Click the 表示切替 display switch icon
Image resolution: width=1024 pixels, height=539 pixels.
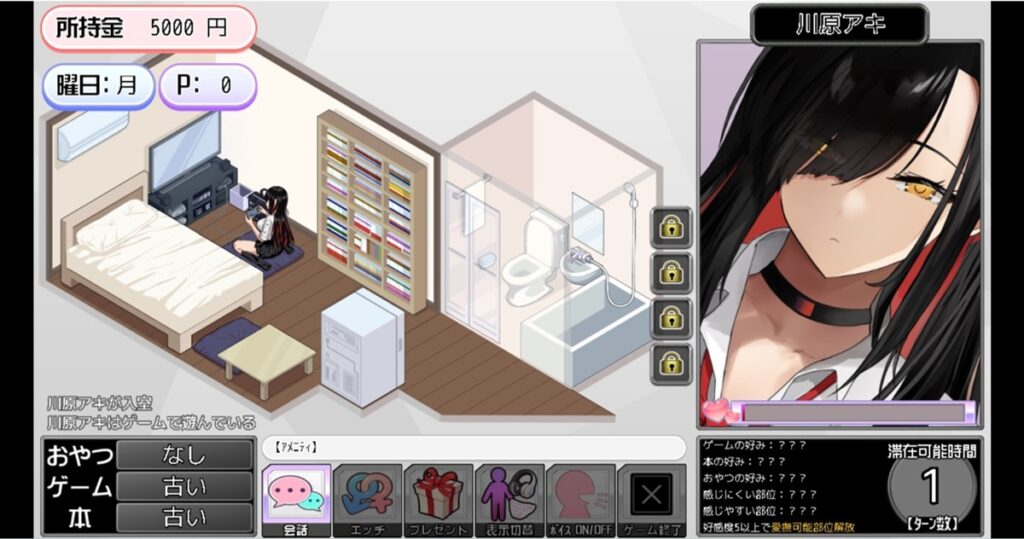pyautogui.click(x=509, y=499)
